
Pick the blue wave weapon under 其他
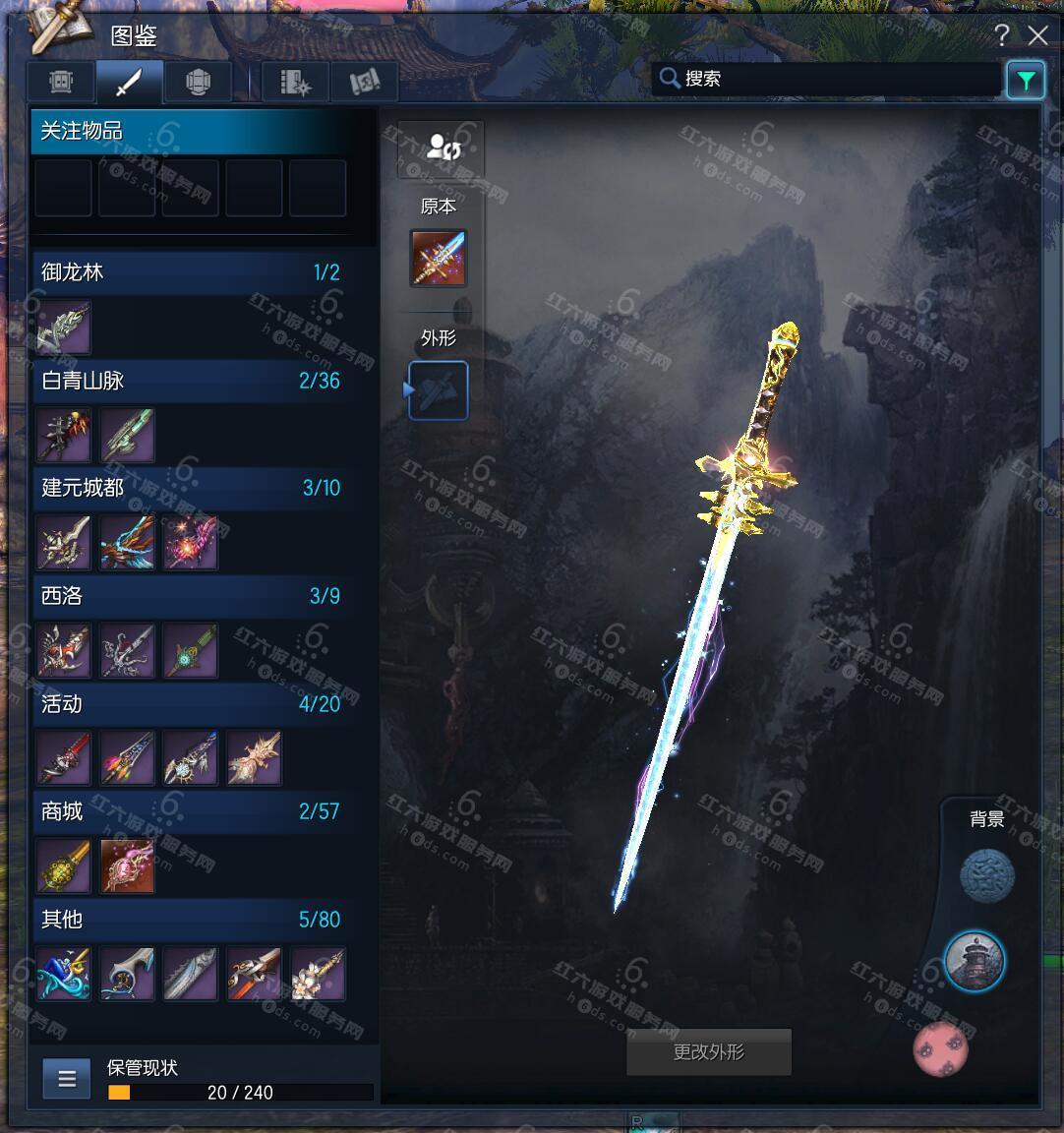click(64, 974)
